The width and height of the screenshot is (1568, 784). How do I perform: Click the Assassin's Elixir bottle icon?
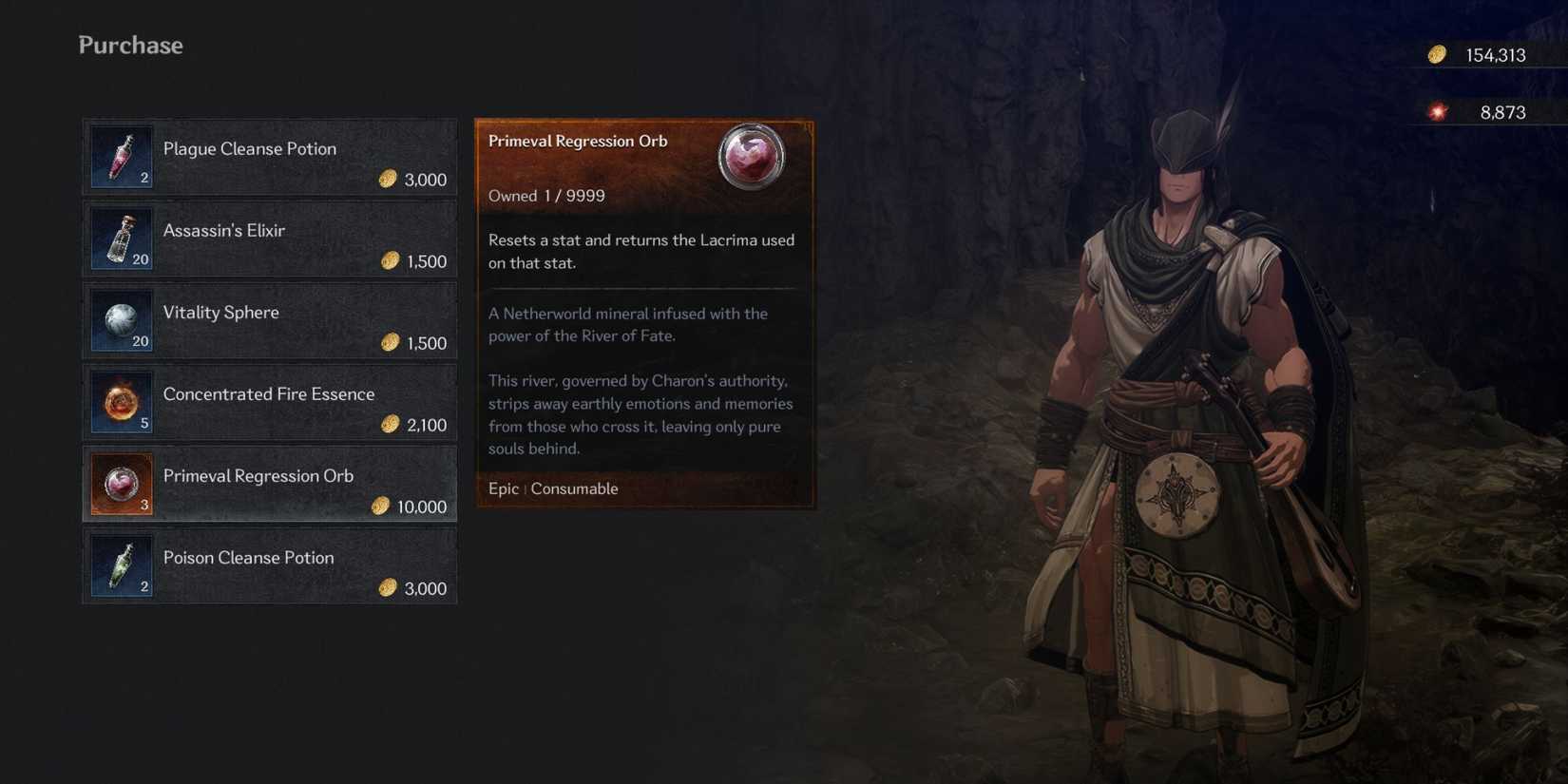pos(121,238)
